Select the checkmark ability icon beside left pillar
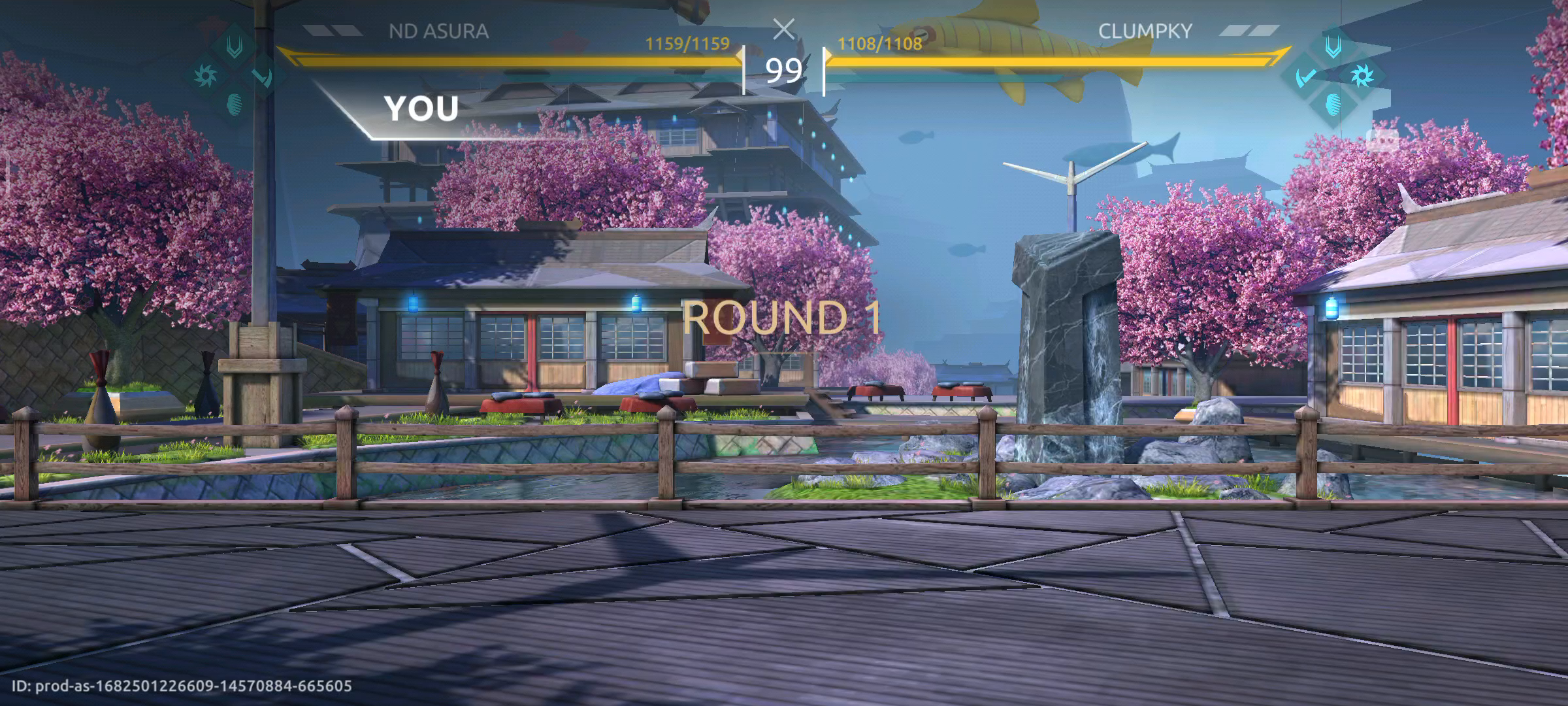Image resolution: width=1568 pixels, height=706 pixels. click(x=261, y=78)
